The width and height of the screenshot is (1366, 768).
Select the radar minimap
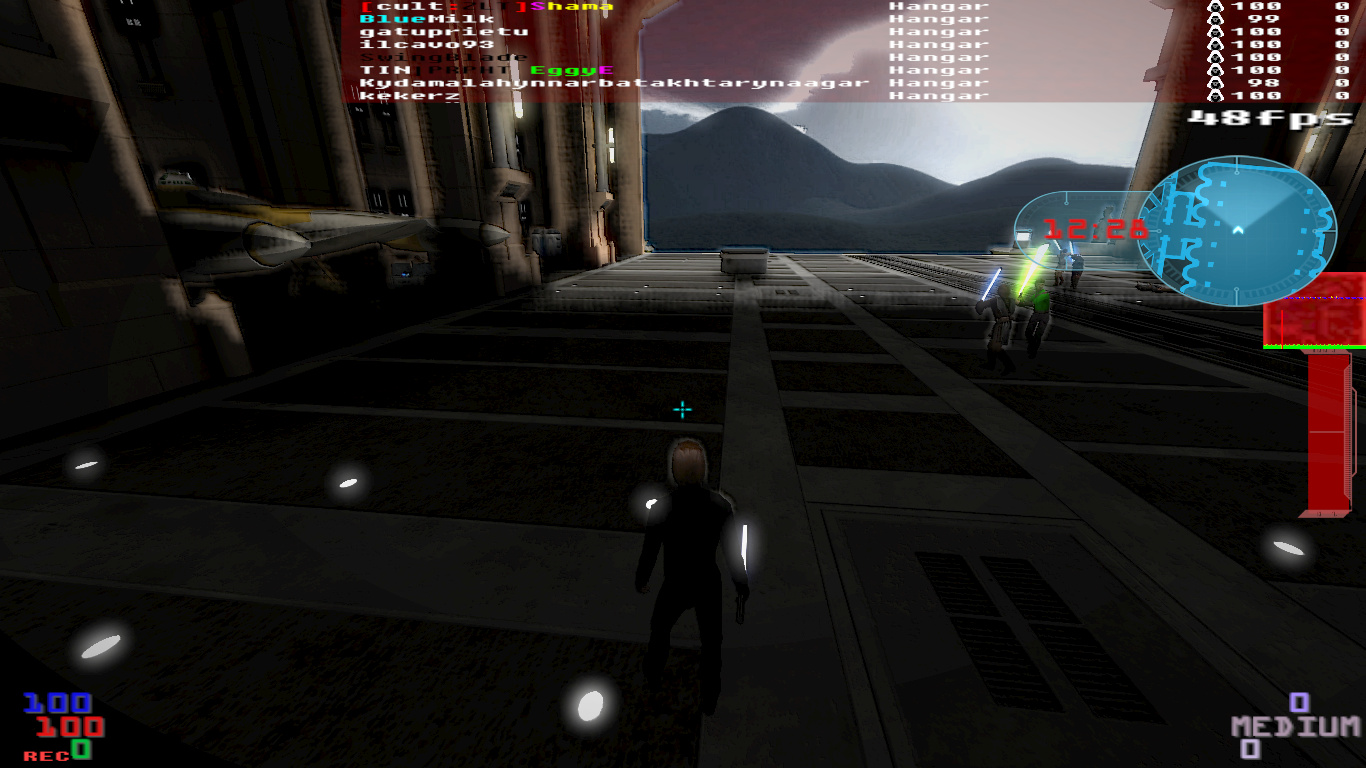coord(1236,231)
